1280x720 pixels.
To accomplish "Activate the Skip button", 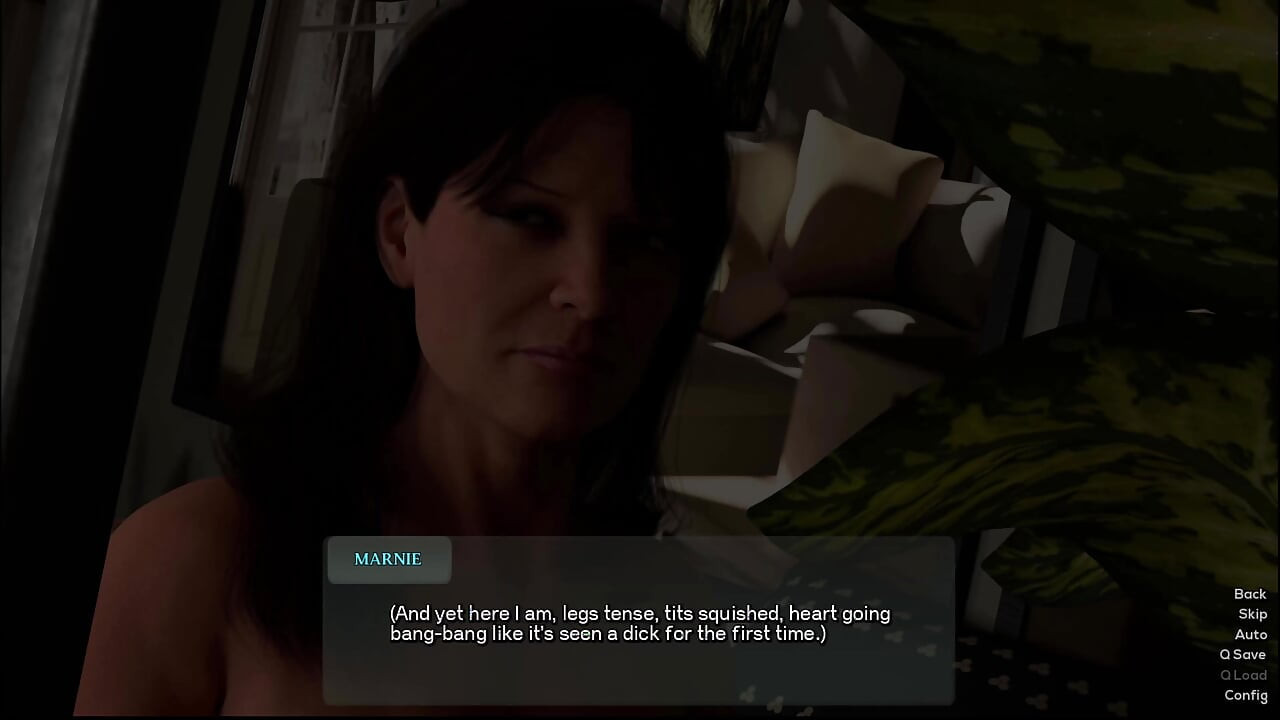I will coord(1252,614).
